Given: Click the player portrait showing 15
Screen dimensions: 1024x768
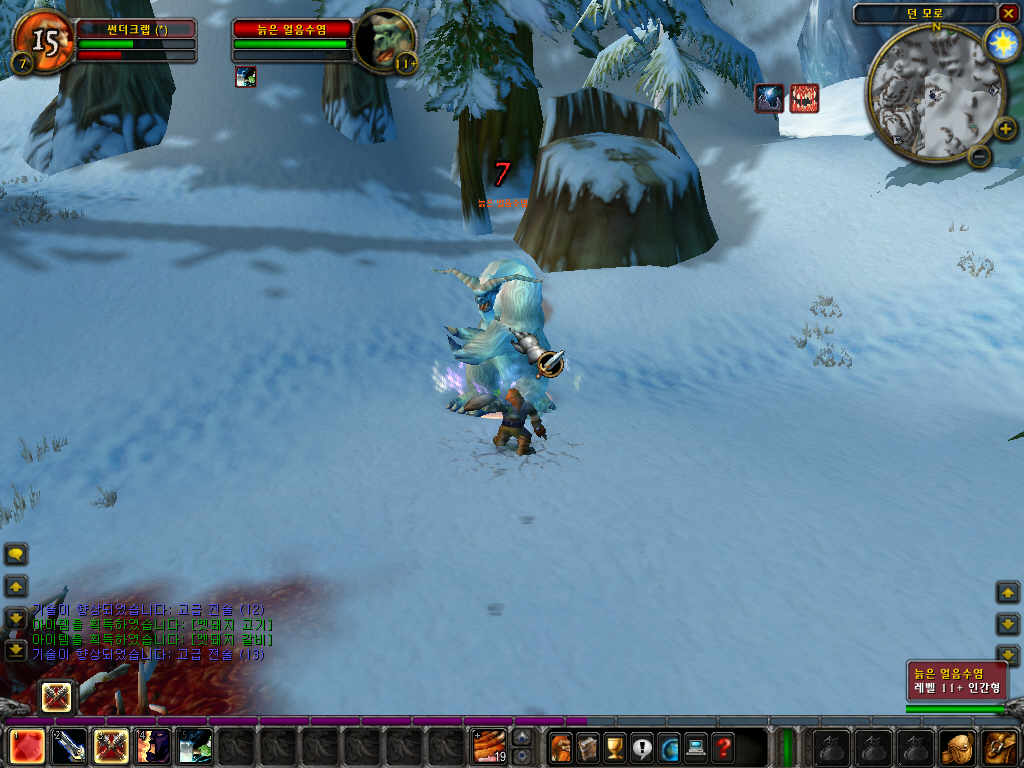Looking at the screenshot, I should click(42, 41).
